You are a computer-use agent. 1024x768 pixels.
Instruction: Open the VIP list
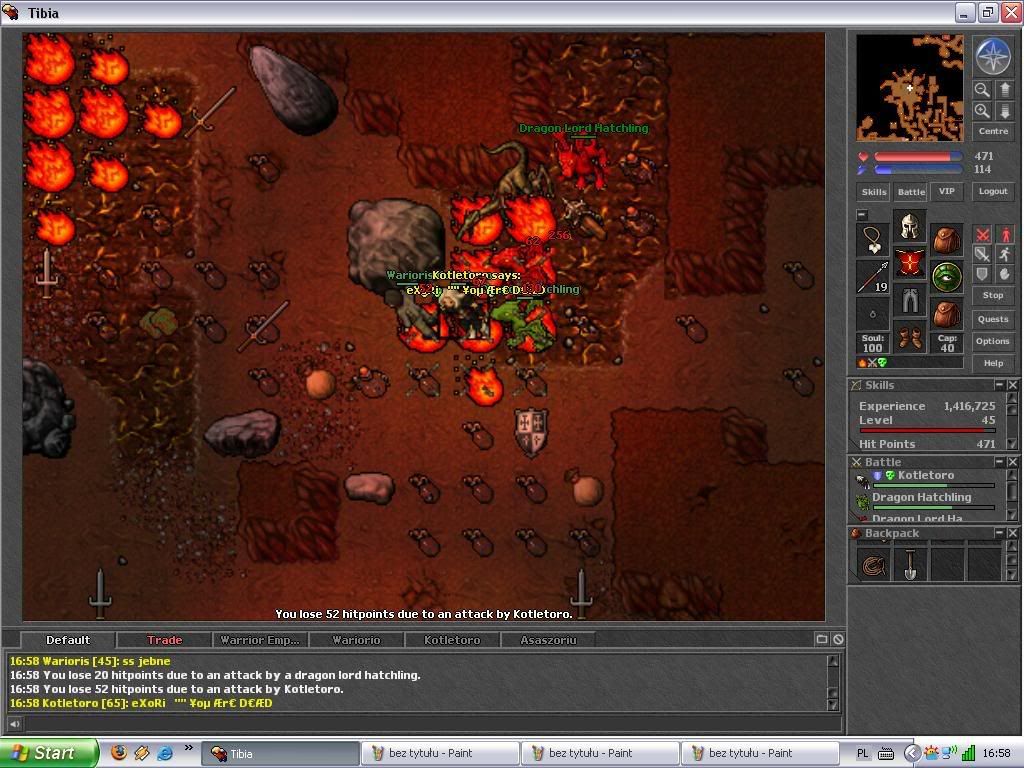pos(946,192)
